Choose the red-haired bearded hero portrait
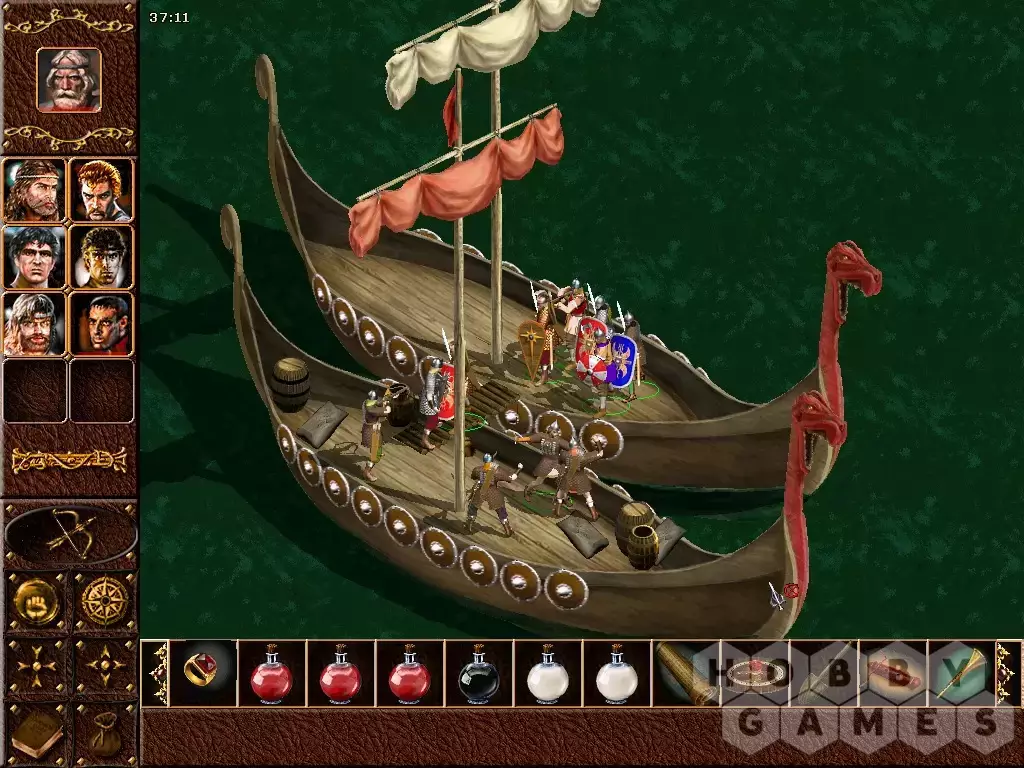1024x768 pixels. pyautogui.click(x=102, y=190)
